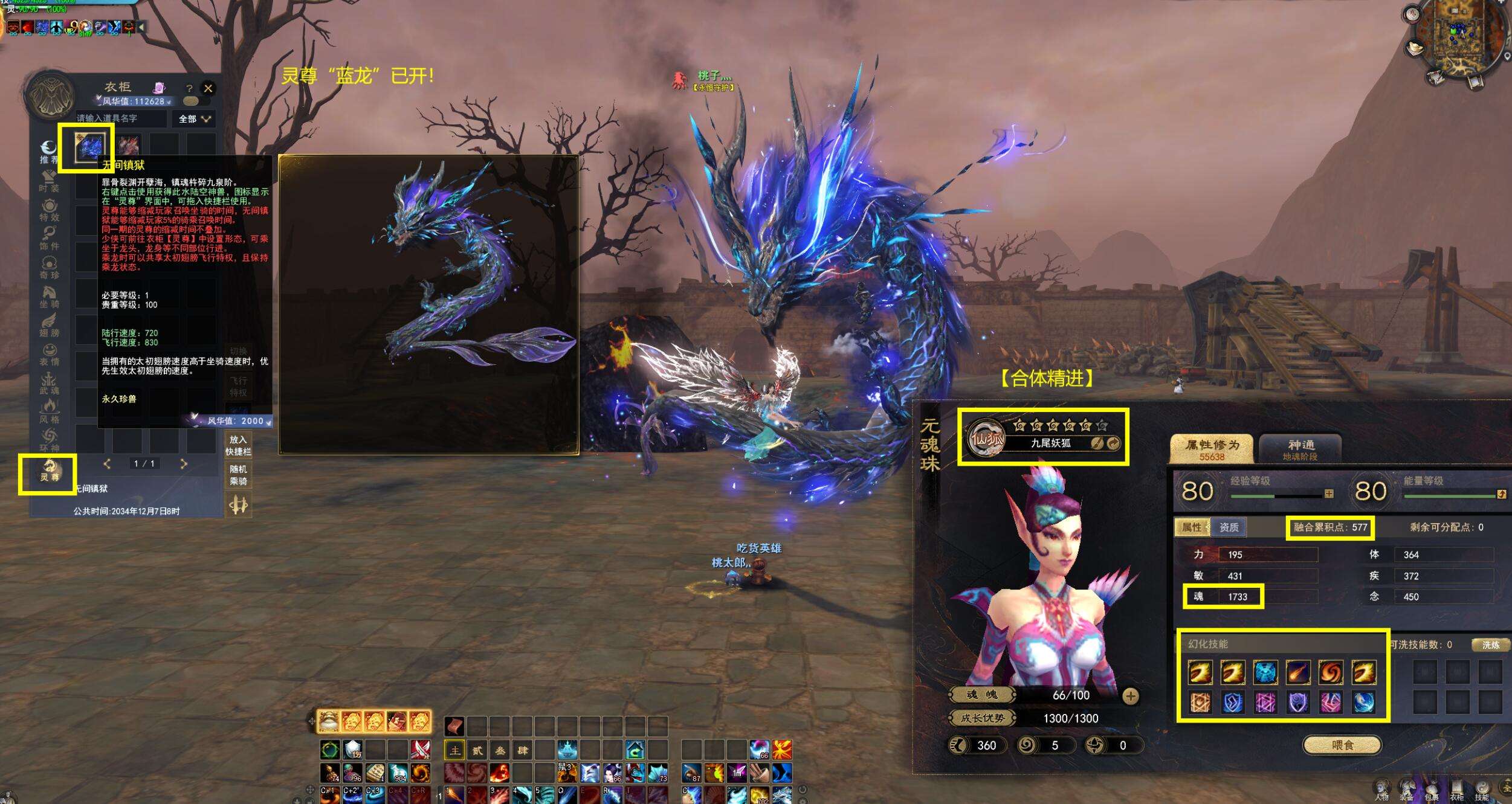Activate the 随机乘骑 random mount button
The image size is (1512, 804).
238,475
